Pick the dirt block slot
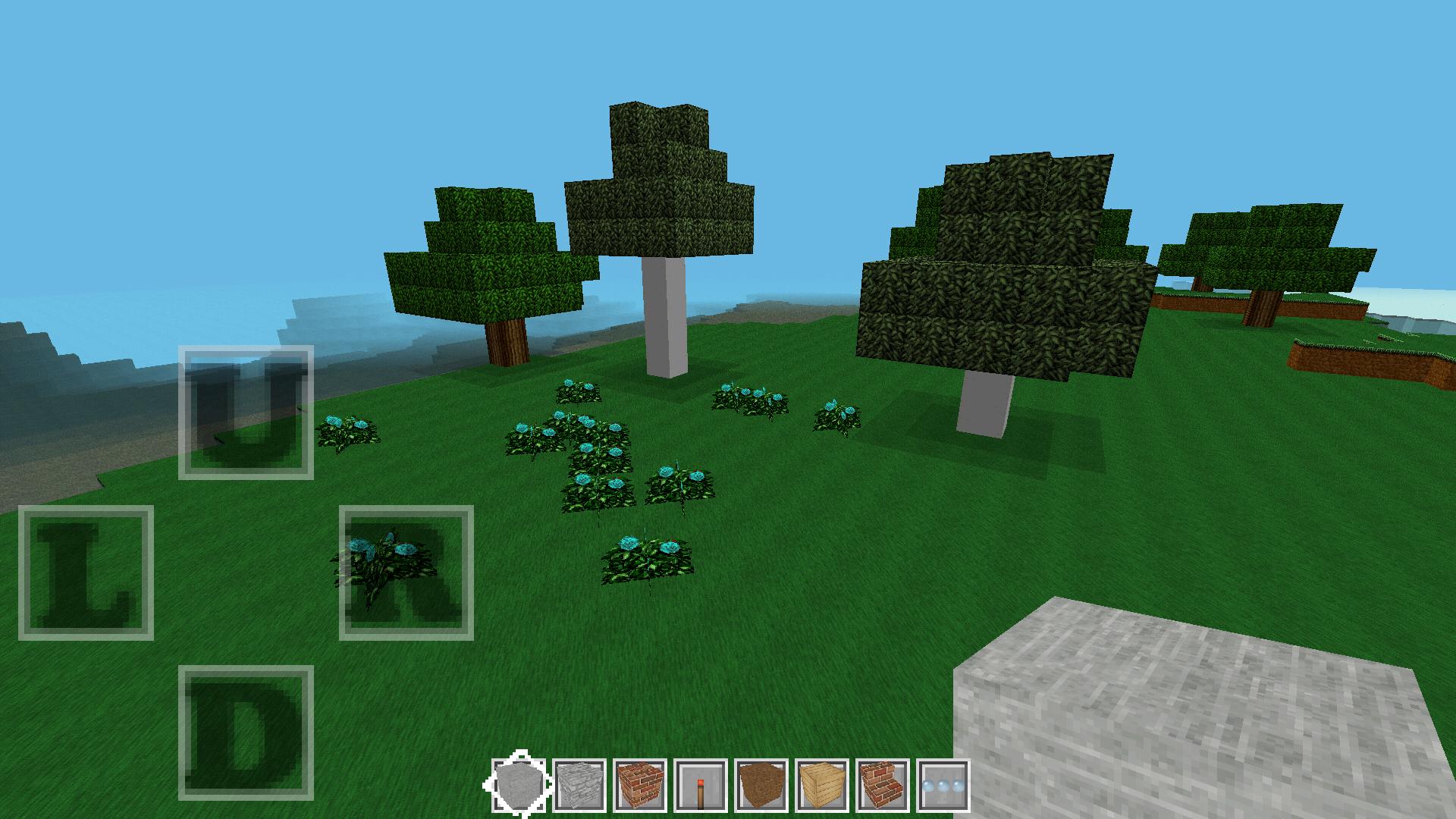This screenshot has width=1456, height=819. [761, 786]
